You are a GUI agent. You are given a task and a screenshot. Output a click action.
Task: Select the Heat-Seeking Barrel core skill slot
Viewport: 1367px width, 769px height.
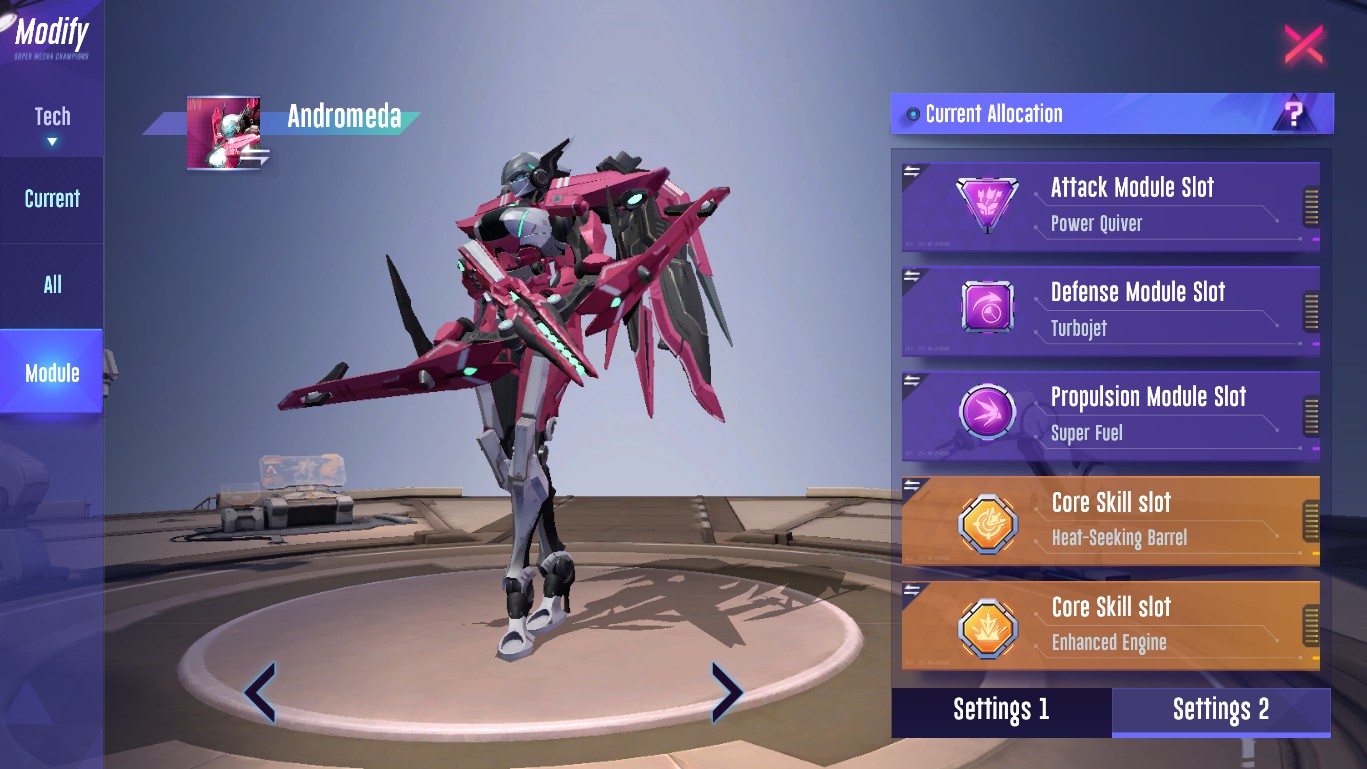[x=1110, y=520]
